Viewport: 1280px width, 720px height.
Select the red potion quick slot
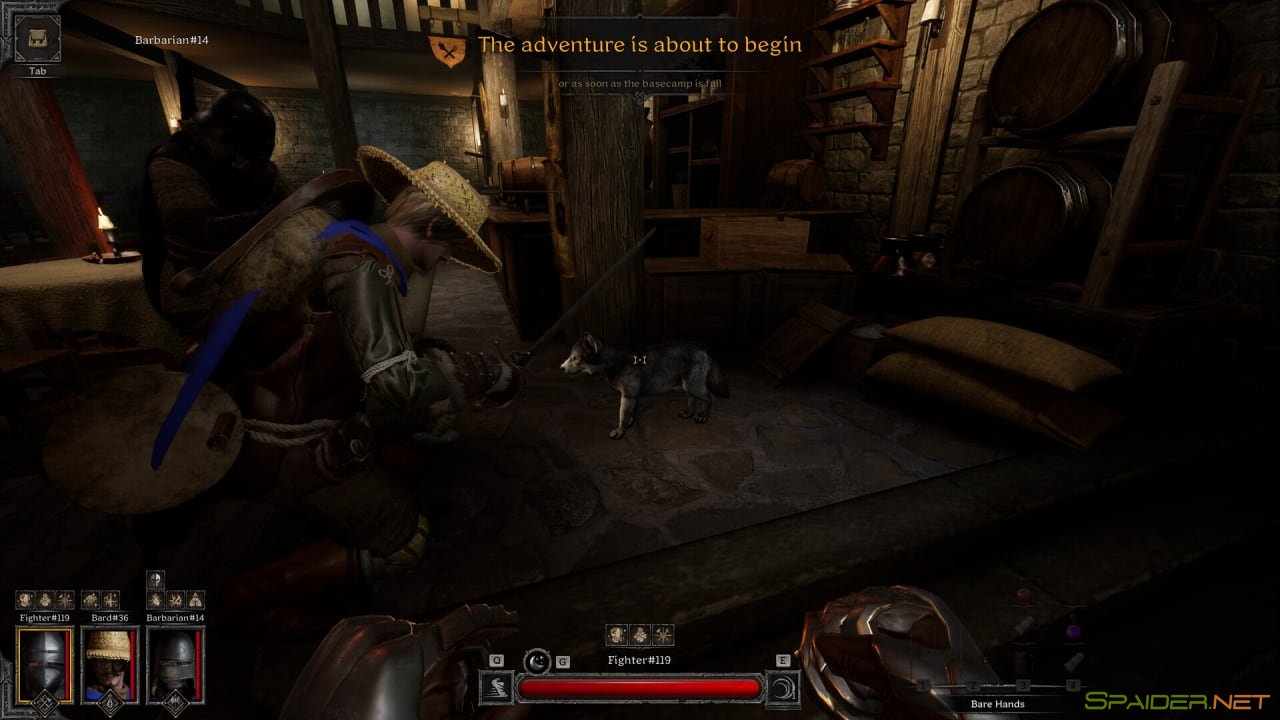click(x=1023, y=596)
